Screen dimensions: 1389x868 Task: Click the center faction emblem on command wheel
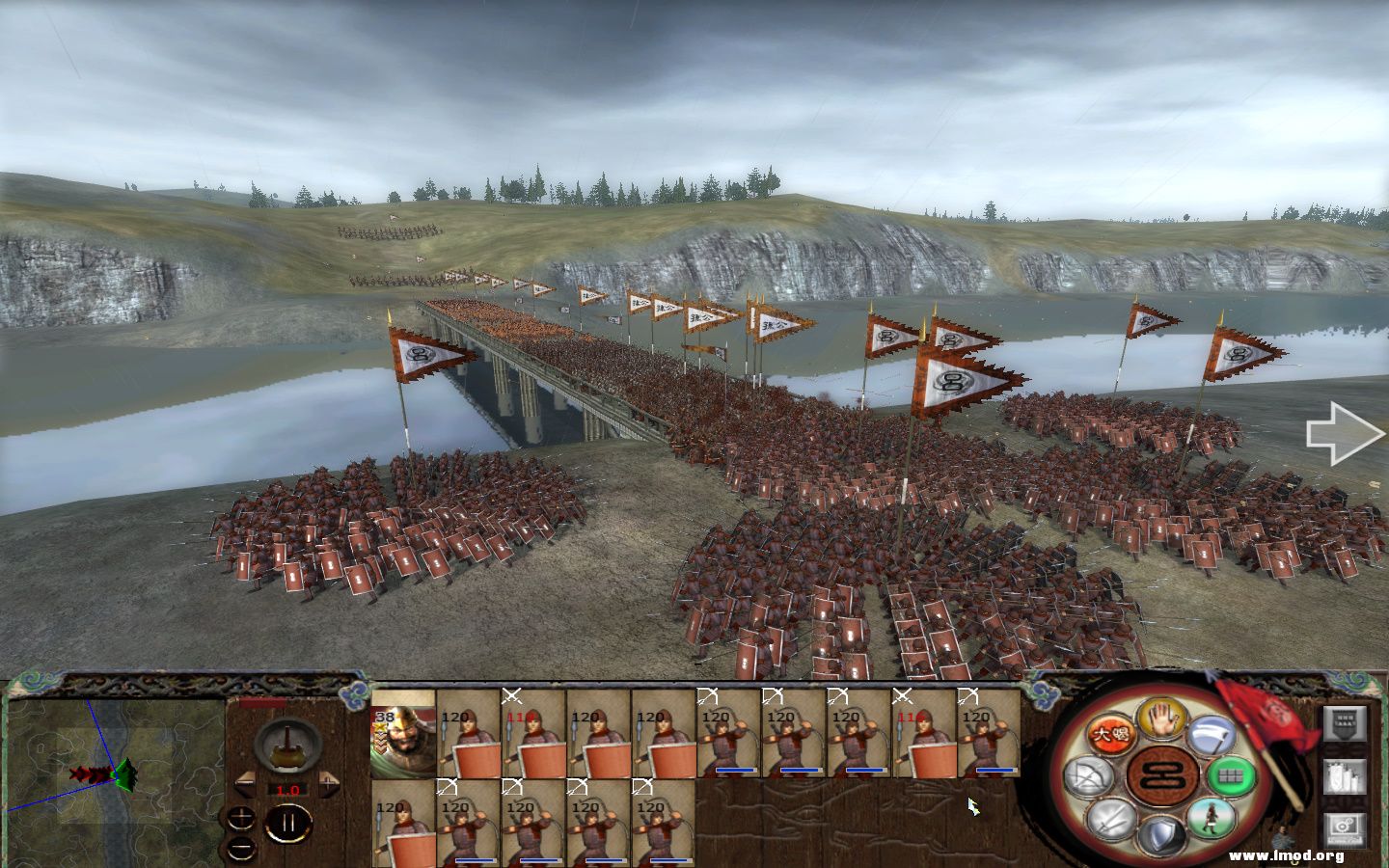(1163, 772)
